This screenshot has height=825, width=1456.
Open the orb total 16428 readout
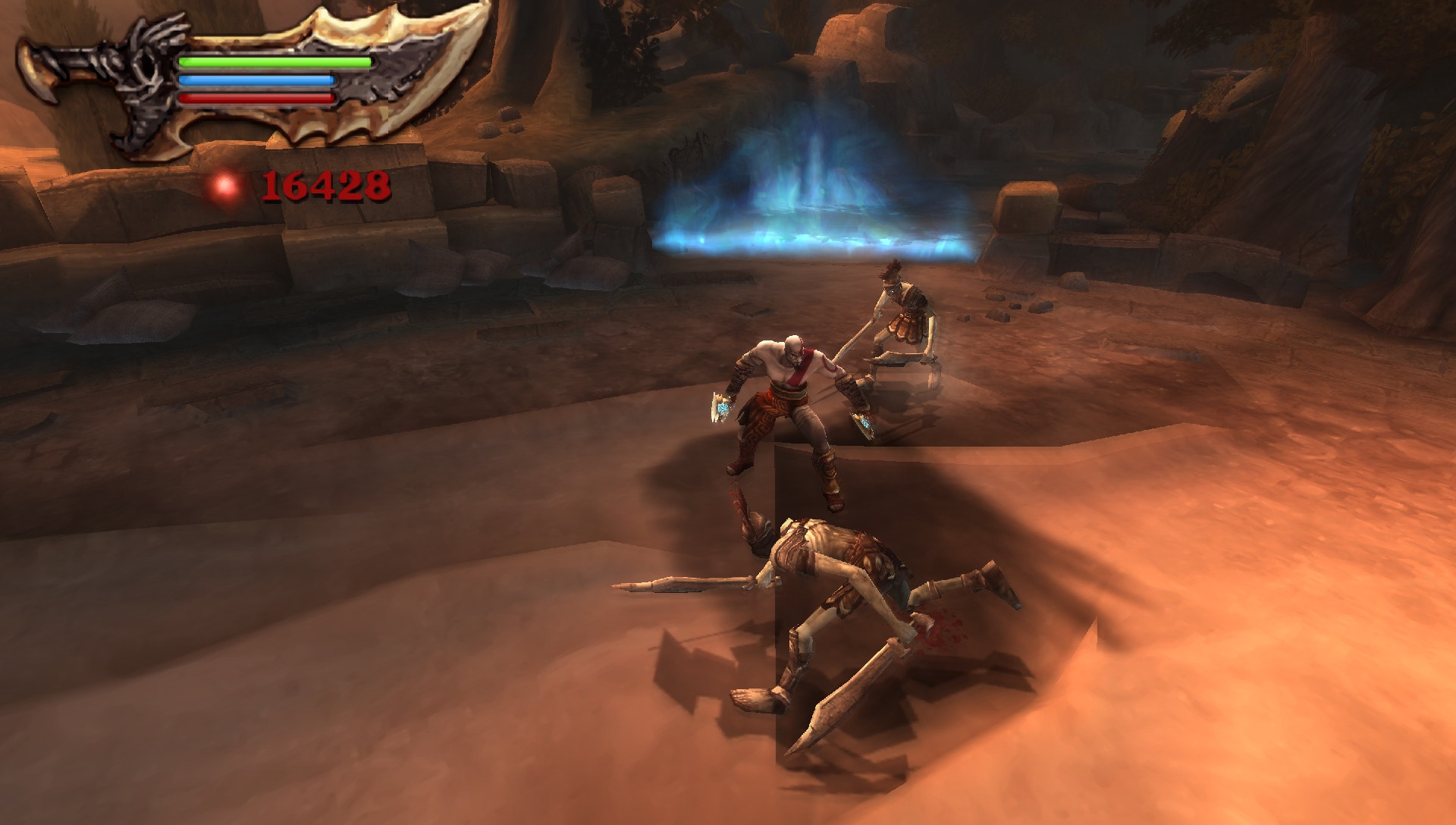tap(326, 184)
